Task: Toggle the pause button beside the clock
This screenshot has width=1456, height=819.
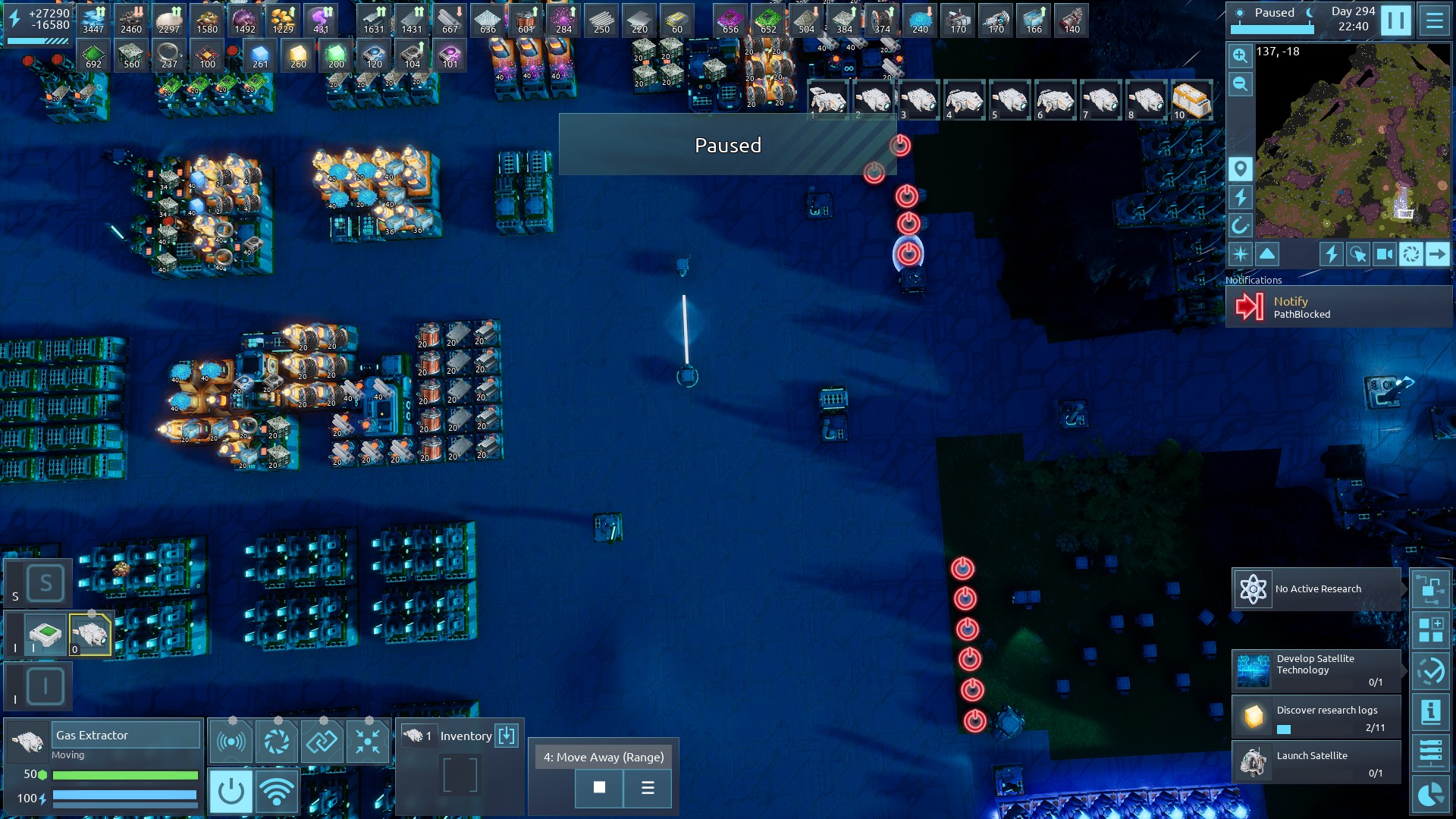Action: coord(1395,20)
